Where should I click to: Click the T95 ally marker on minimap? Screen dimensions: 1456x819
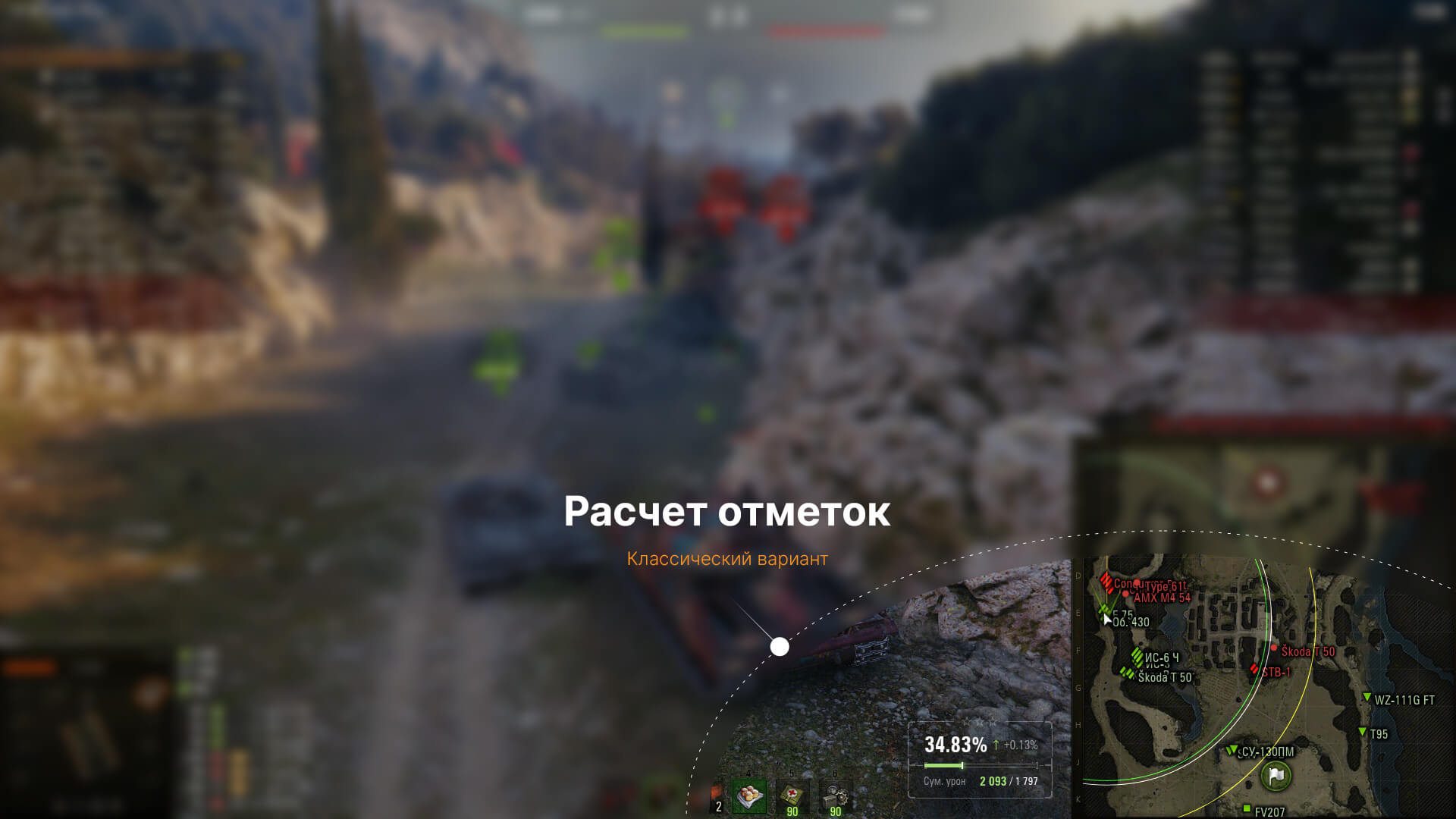(1363, 732)
